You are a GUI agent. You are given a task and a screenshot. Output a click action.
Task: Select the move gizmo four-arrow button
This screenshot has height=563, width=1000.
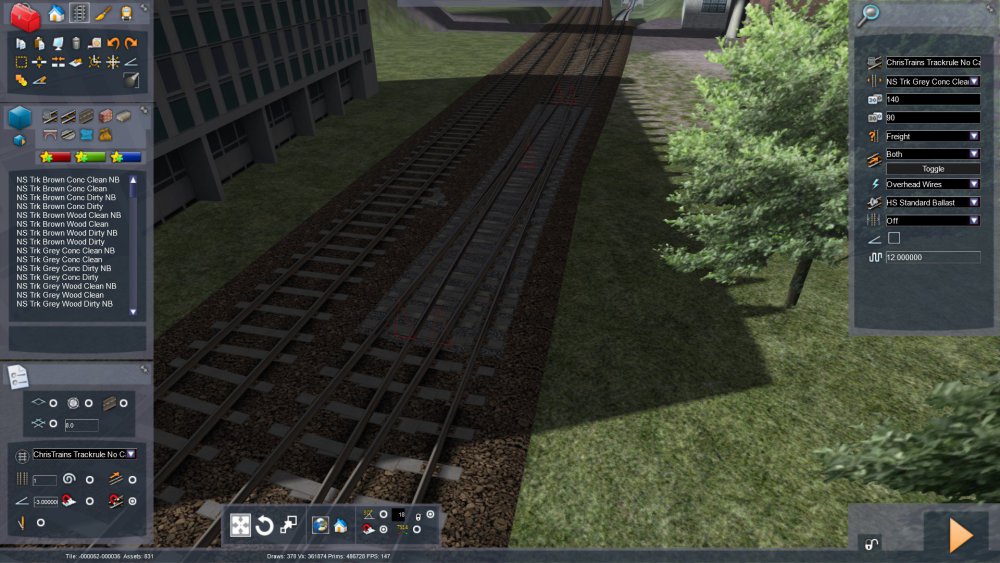pos(240,525)
